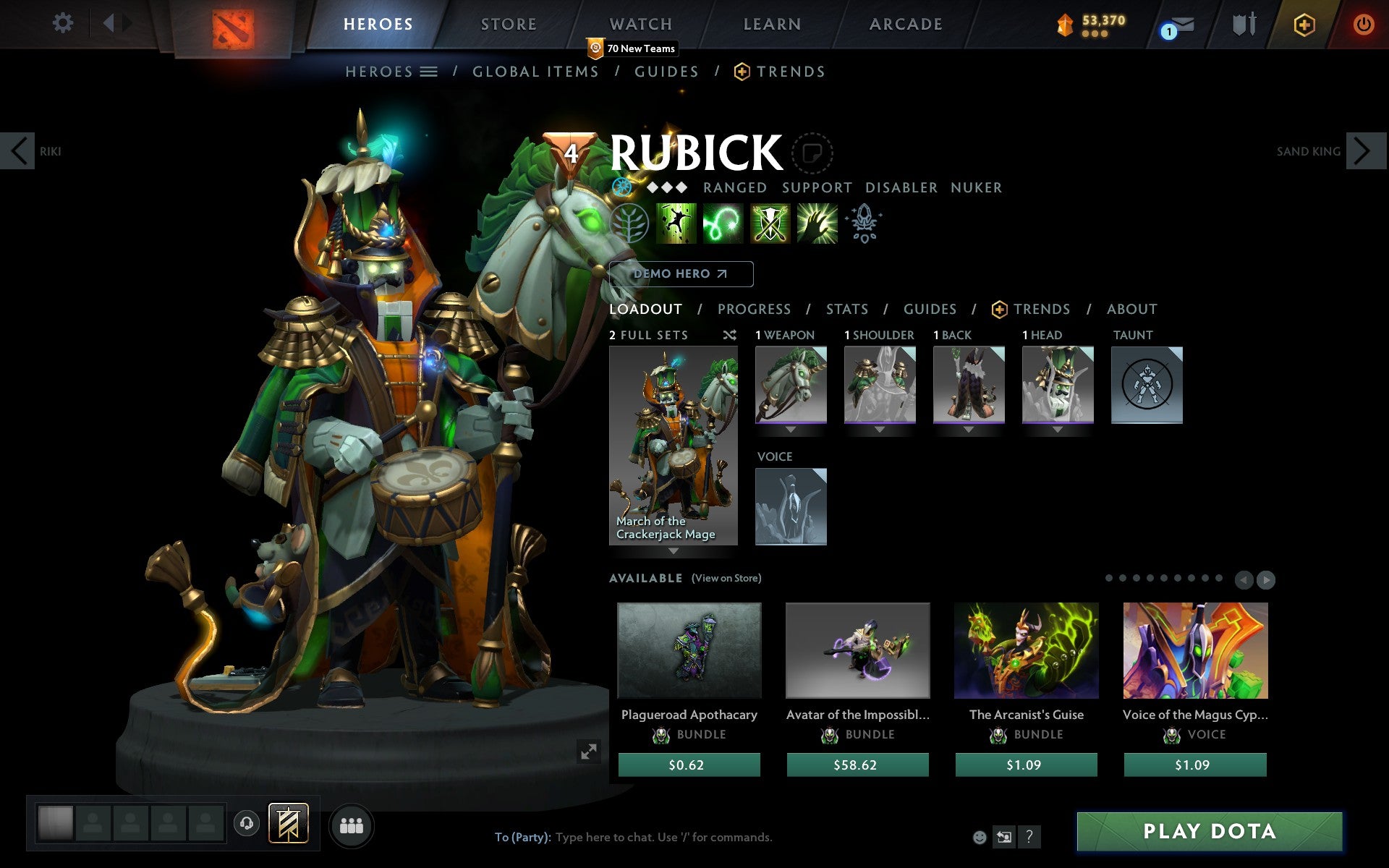Open the Aghanim's Scepter upgrade icon
This screenshot has width=1389, height=868.
click(x=864, y=224)
